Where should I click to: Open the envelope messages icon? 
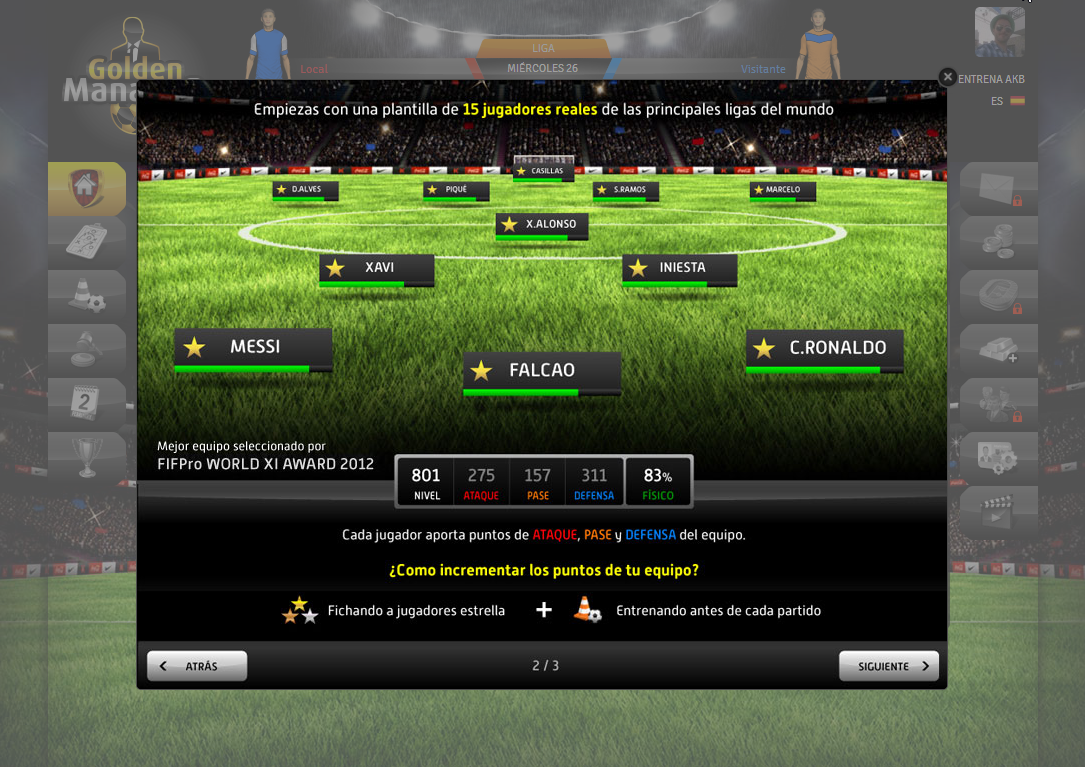(997, 187)
